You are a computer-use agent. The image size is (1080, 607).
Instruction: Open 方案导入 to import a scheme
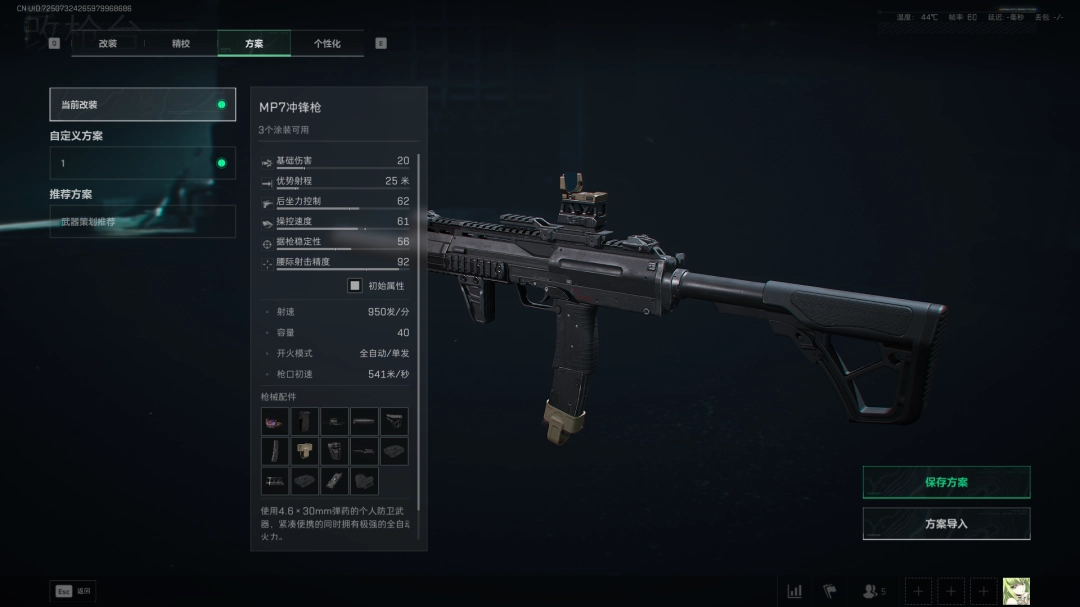946,524
